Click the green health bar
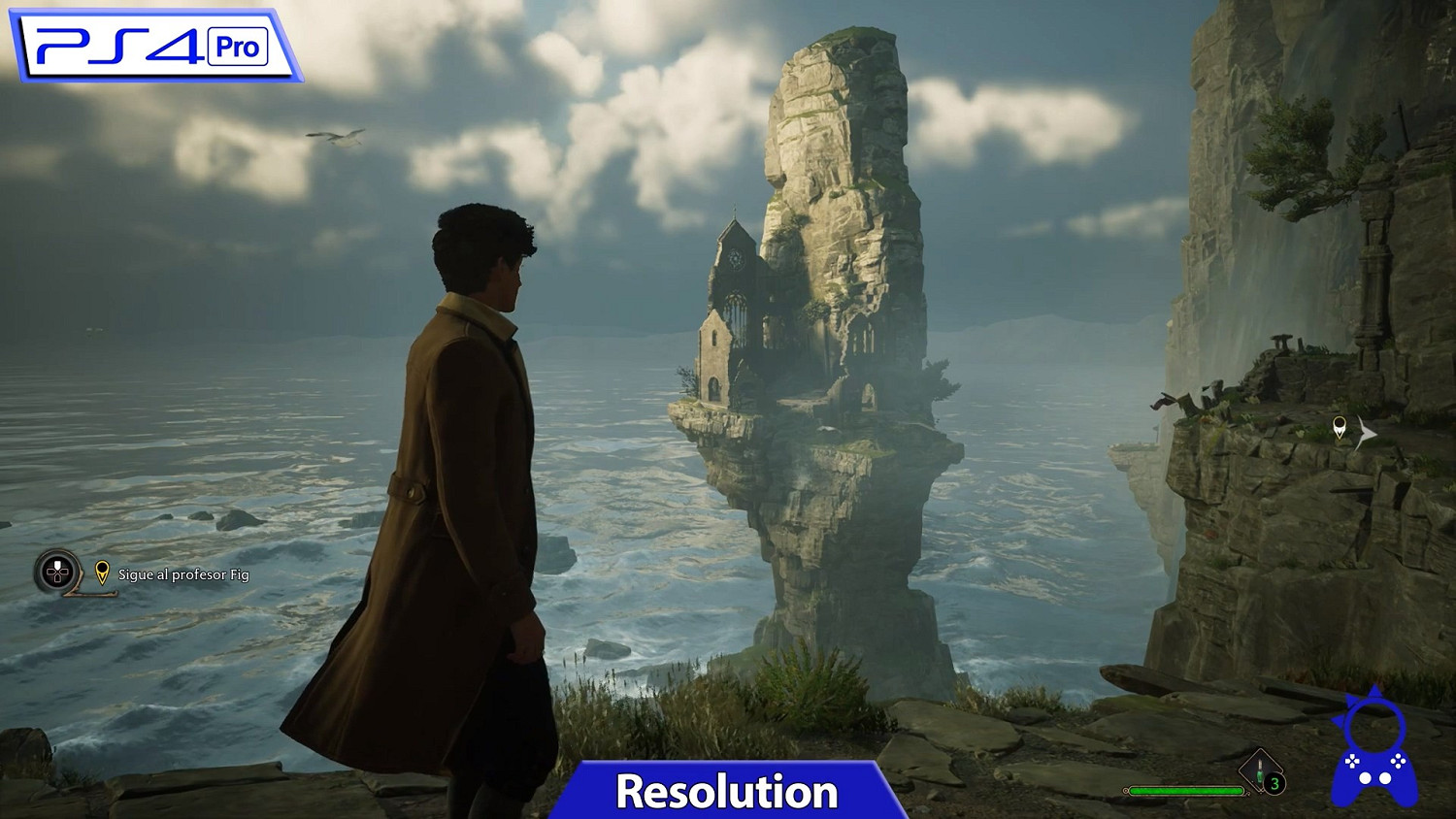The width and height of the screenshot is (1456, 819). (x=1186, y=789)
